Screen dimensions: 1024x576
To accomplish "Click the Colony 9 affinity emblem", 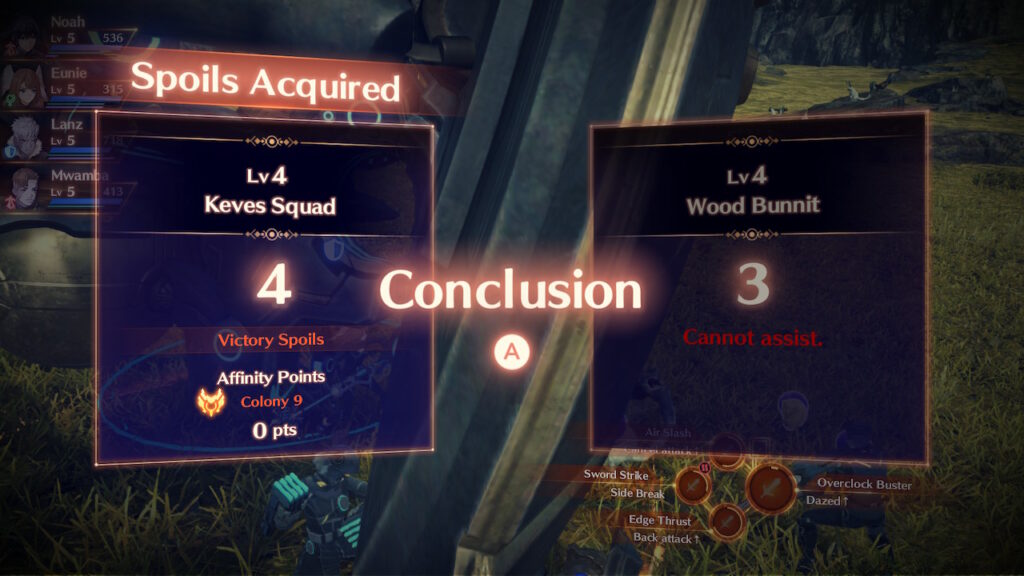I will [x=213, y=402].
